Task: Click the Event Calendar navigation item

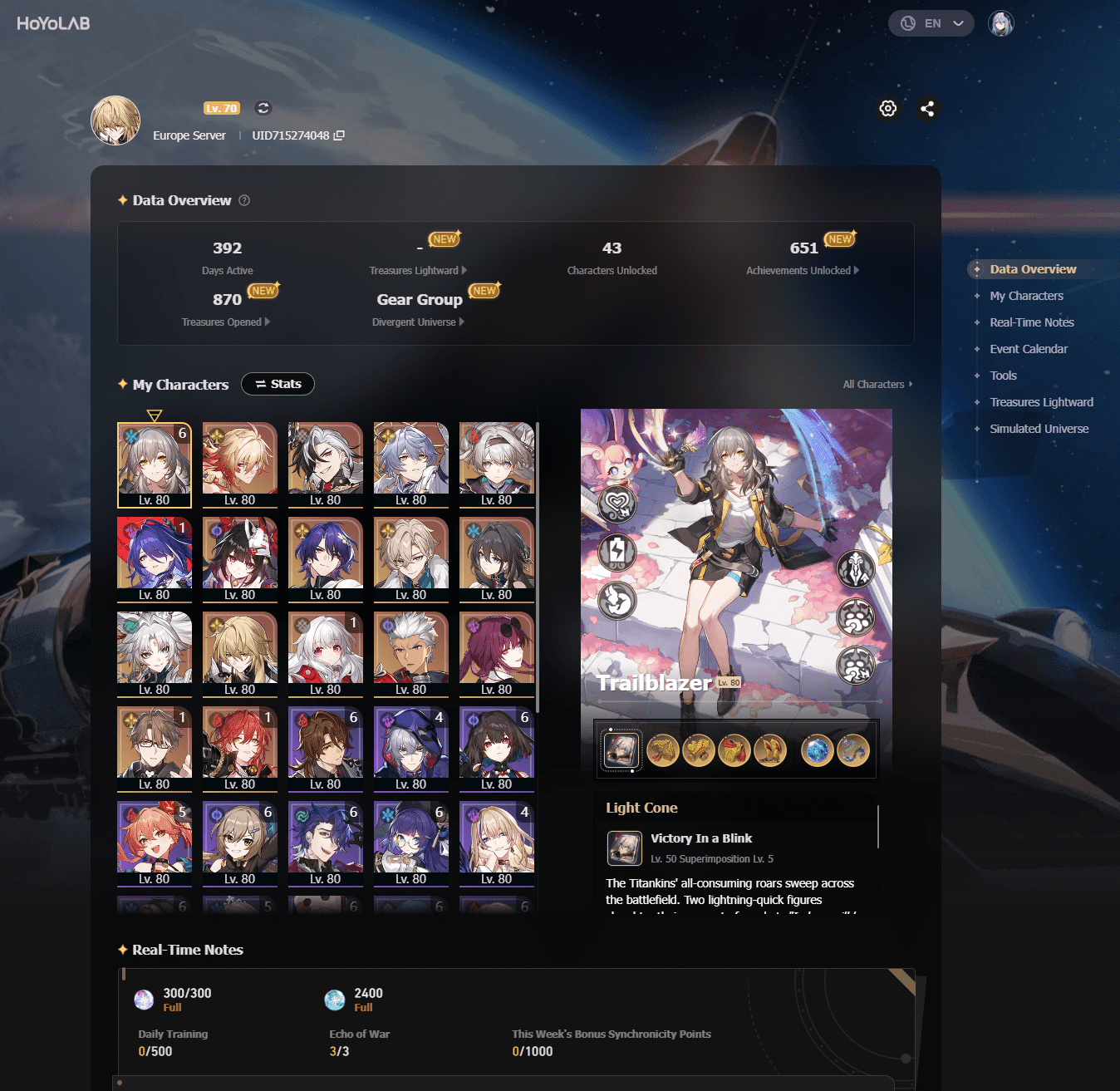Action: [x=1029, y=349]
